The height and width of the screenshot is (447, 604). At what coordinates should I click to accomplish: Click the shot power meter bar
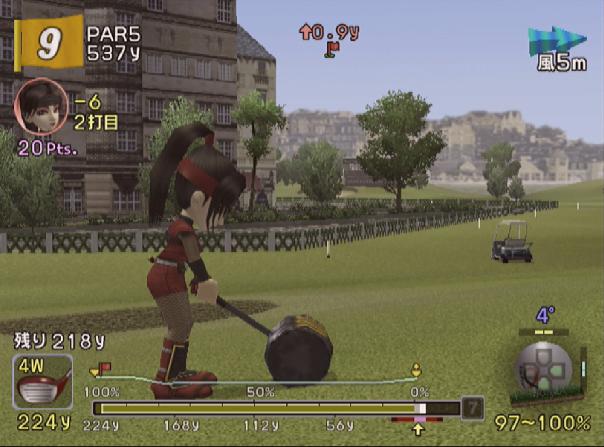point(275,408)
